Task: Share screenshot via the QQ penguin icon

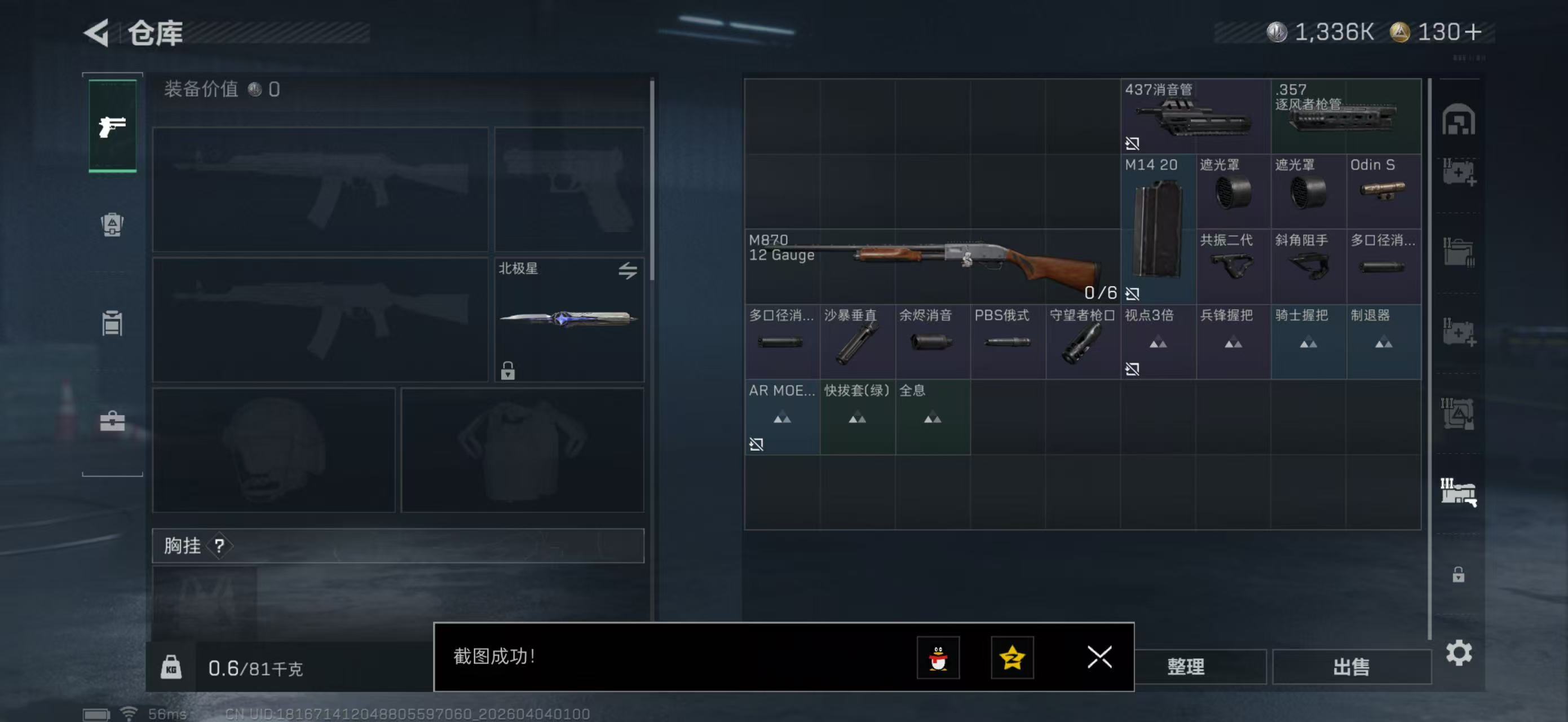Action: tap(938, 657)
